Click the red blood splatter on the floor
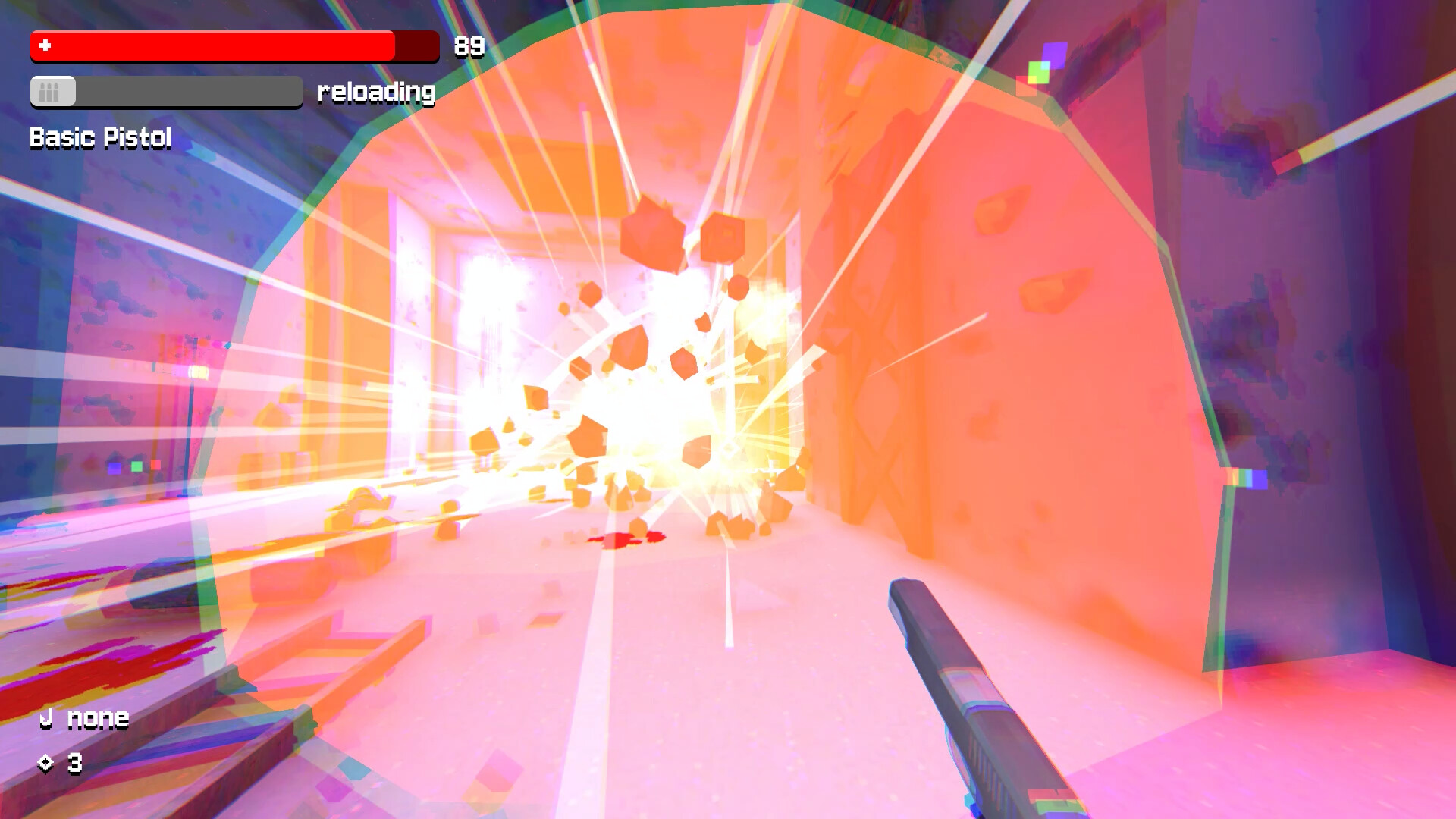This screenshot has width=1456, height=819. pyautogui.click(x=626, y=540)
